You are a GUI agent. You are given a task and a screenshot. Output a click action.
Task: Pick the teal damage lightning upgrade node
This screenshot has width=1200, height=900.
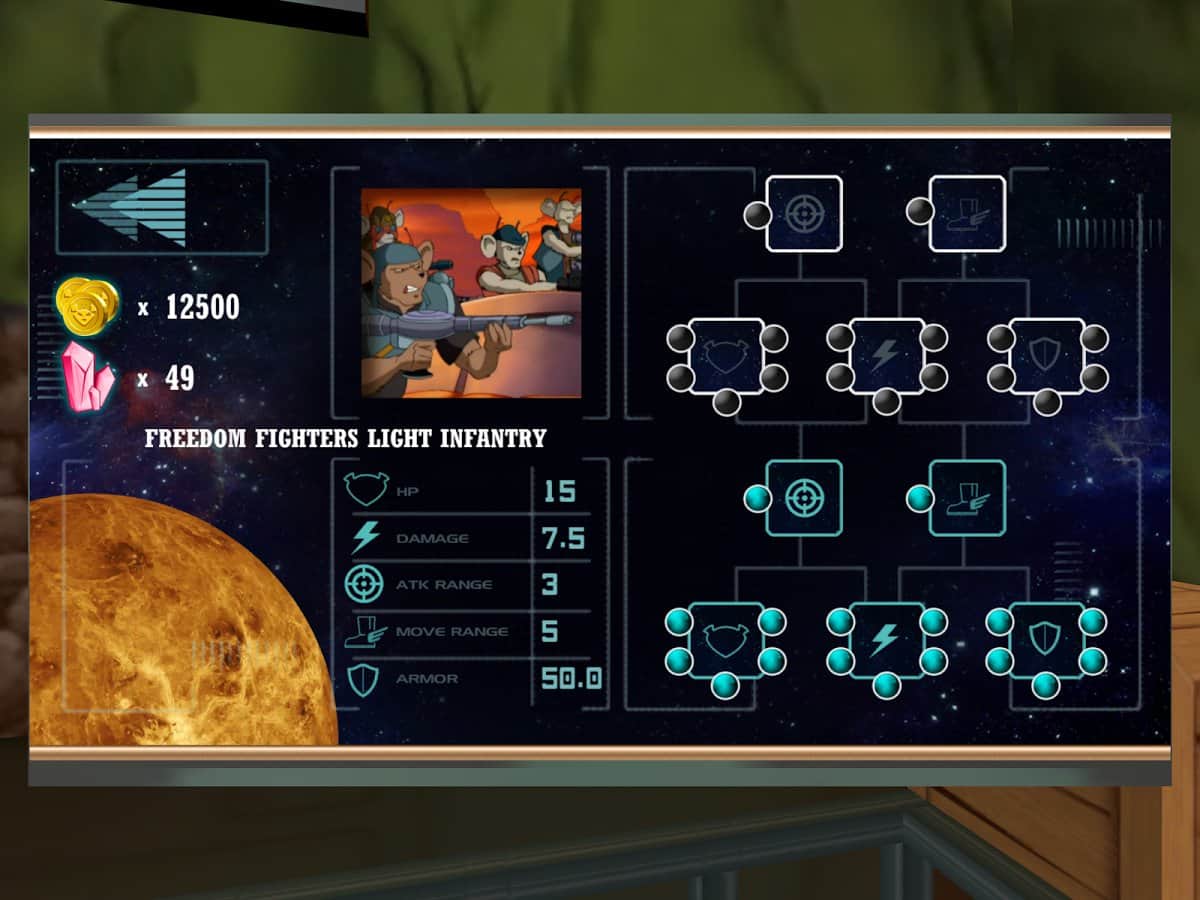[886, 640]
